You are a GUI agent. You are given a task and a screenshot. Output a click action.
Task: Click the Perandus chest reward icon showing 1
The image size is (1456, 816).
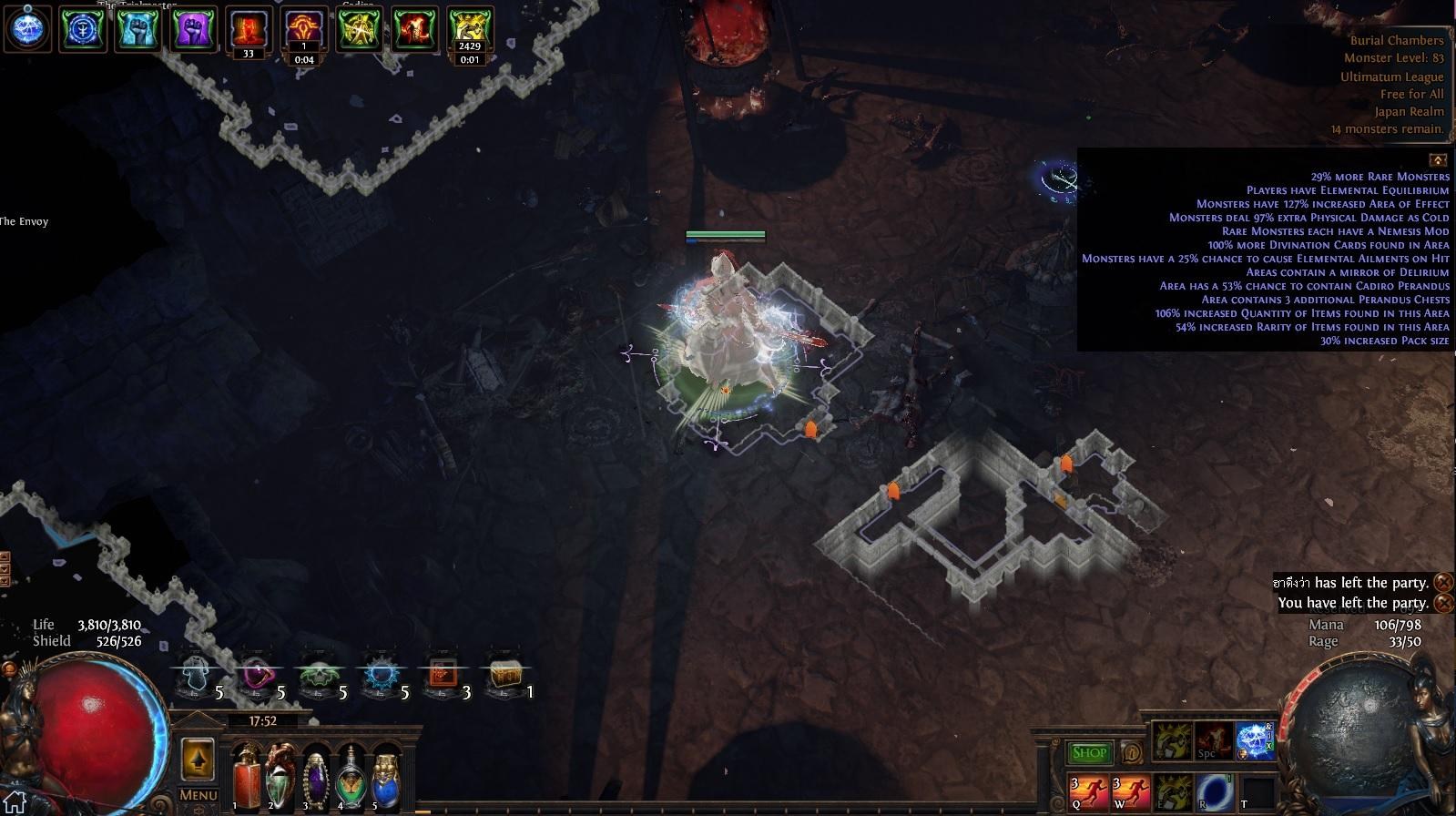pyautogui.click(x=506, y=674)
